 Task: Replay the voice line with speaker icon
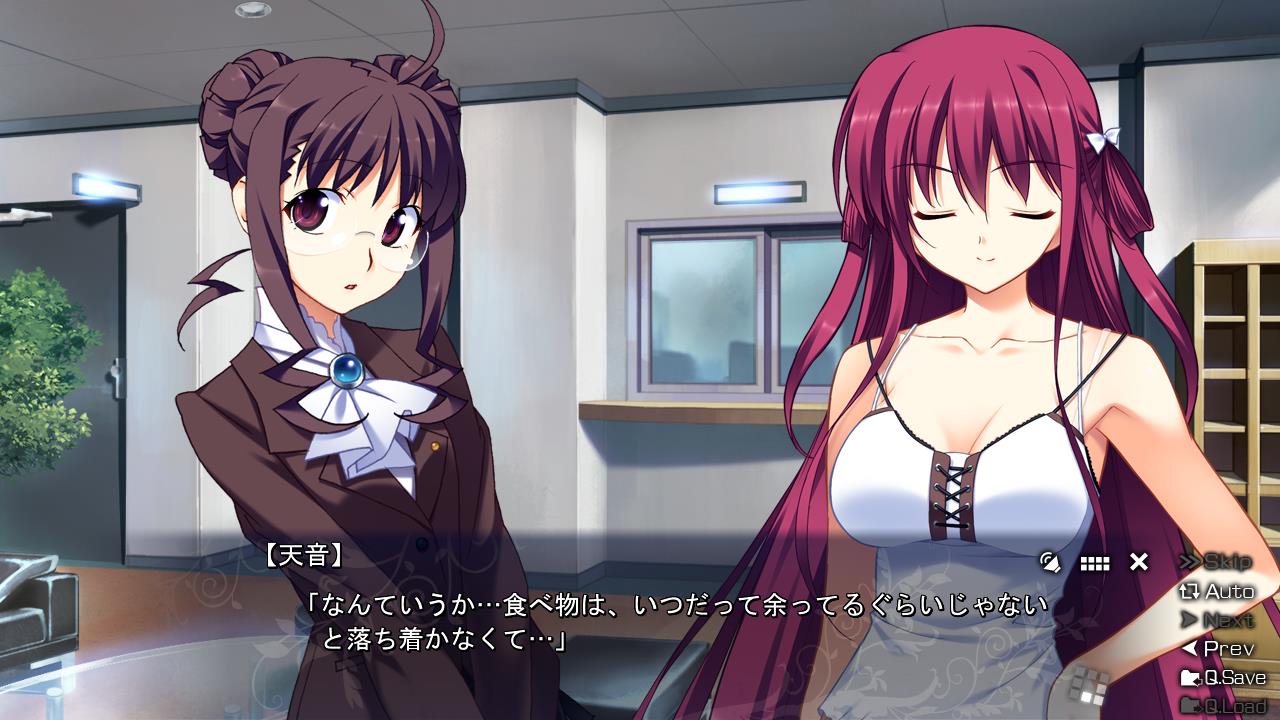tap(1050, 562)
